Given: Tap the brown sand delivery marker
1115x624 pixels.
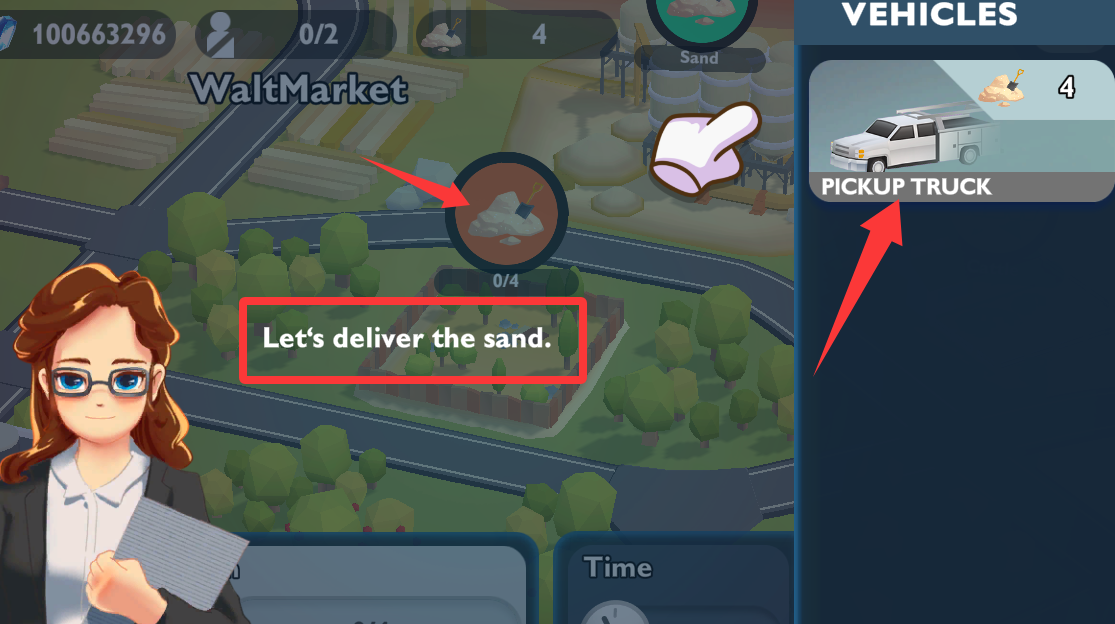Looking at the screenshot, I should (506, 213).
